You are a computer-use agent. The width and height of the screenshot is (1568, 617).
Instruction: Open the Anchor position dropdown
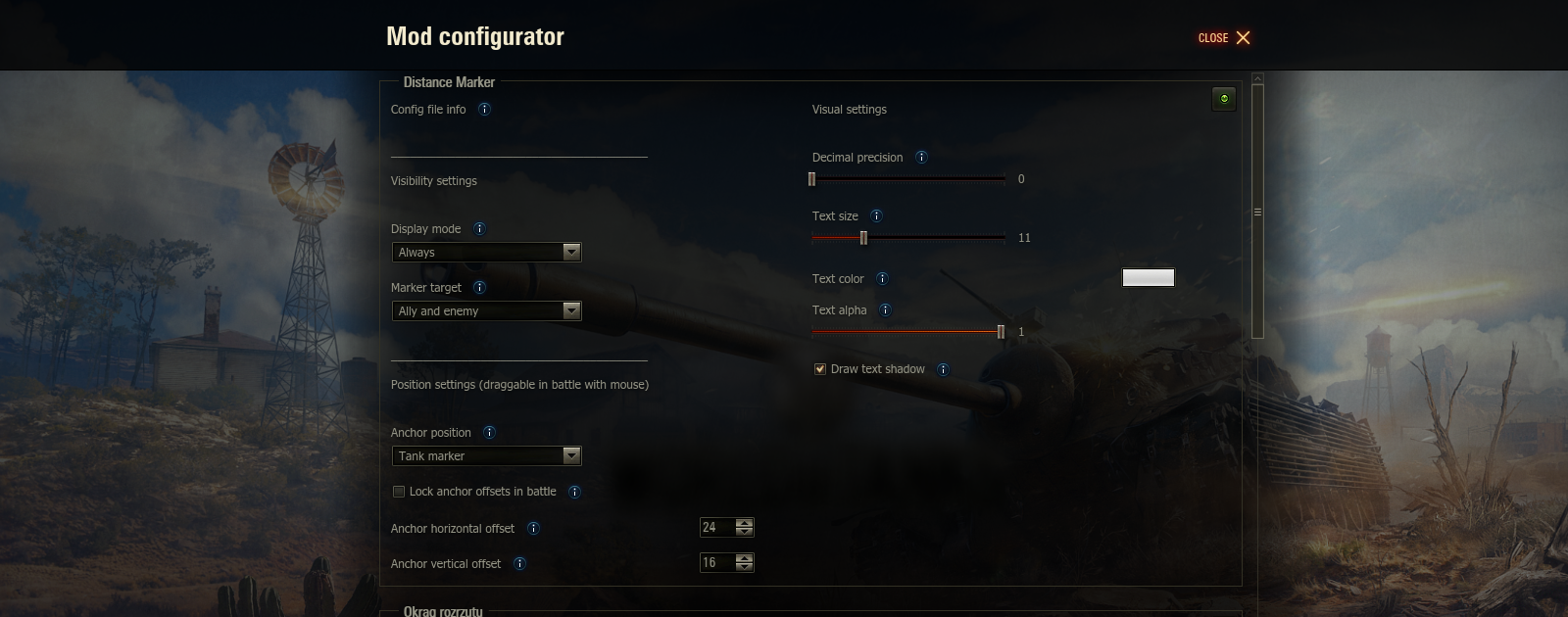486,456
